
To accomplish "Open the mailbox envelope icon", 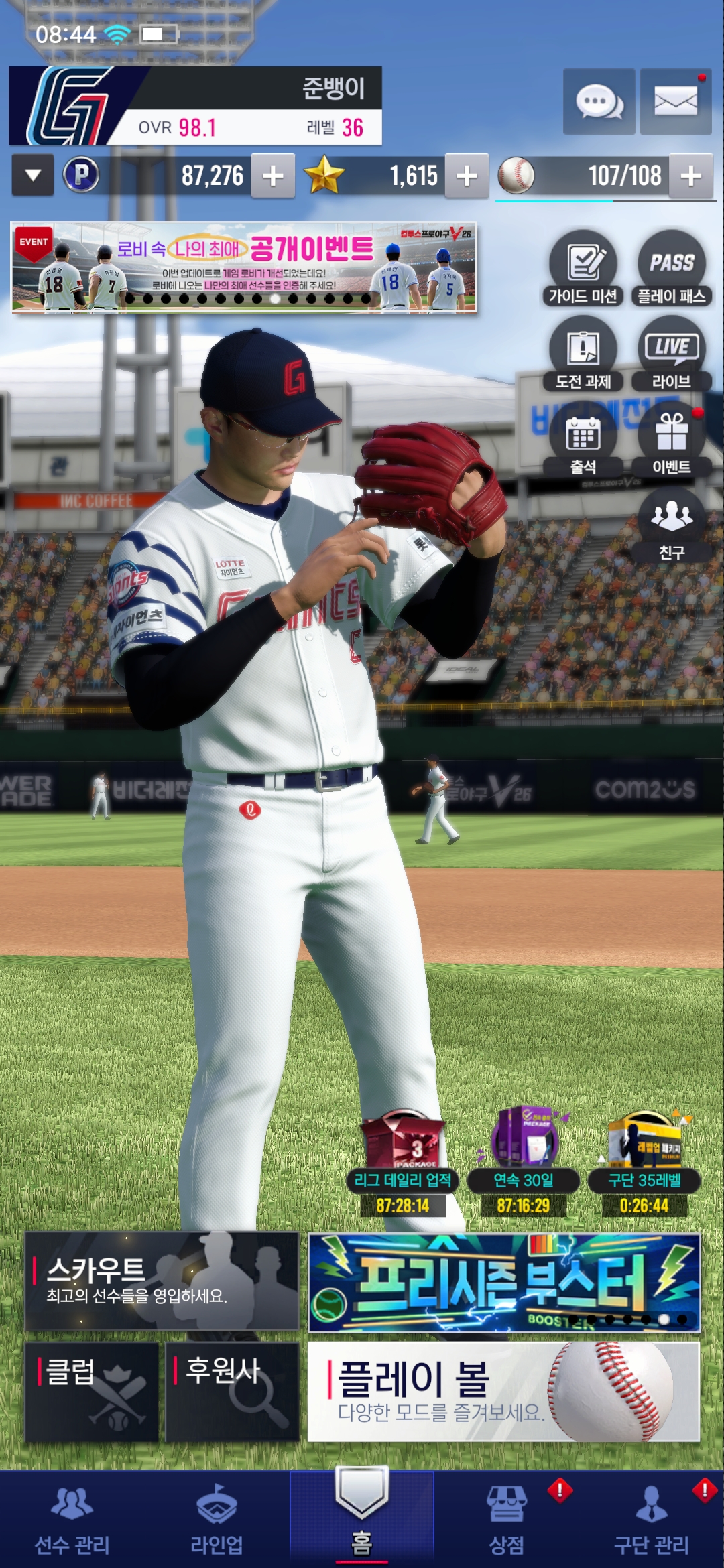I will (x=675, y=102).
